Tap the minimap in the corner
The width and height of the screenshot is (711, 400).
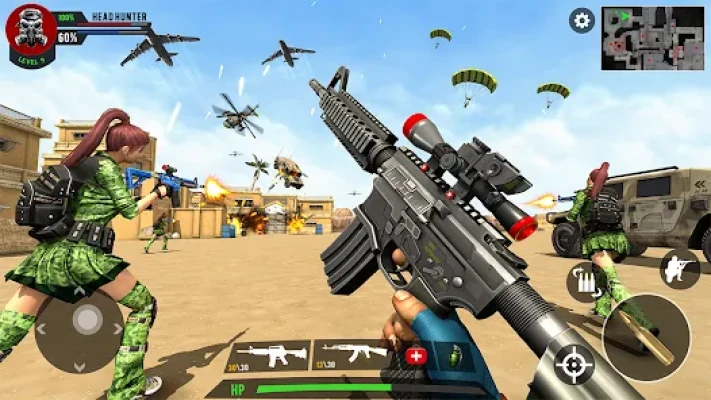[652, 38]
